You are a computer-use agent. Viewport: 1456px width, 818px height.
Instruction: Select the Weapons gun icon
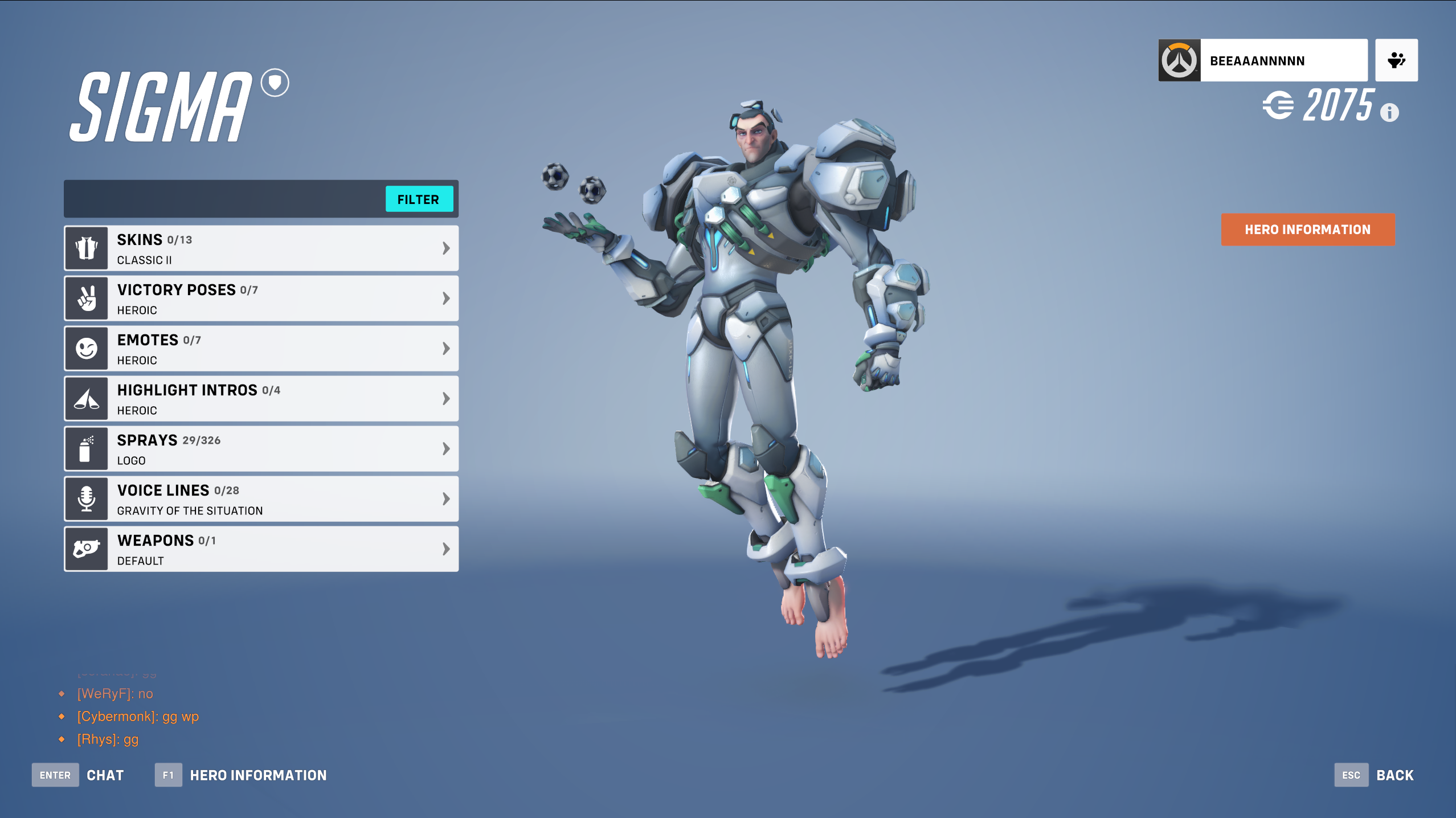pos(86,549)
